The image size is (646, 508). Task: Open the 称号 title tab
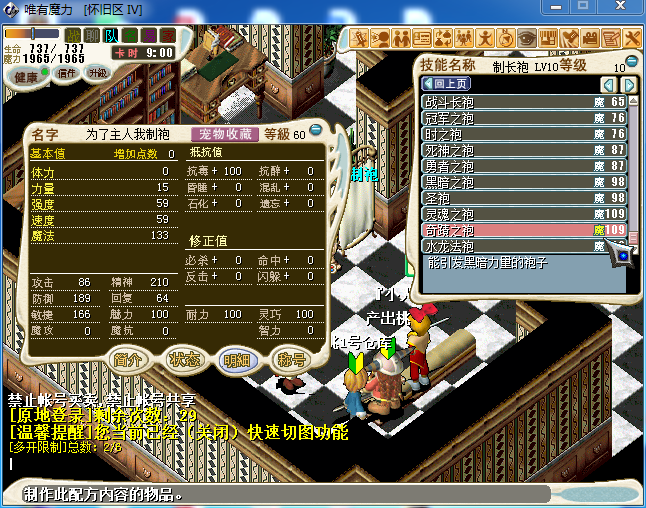(291, 359)
